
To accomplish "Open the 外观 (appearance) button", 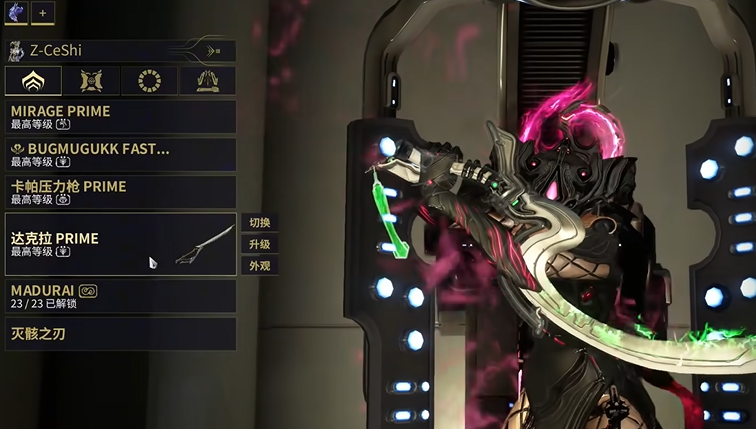I will pos(260,266).
